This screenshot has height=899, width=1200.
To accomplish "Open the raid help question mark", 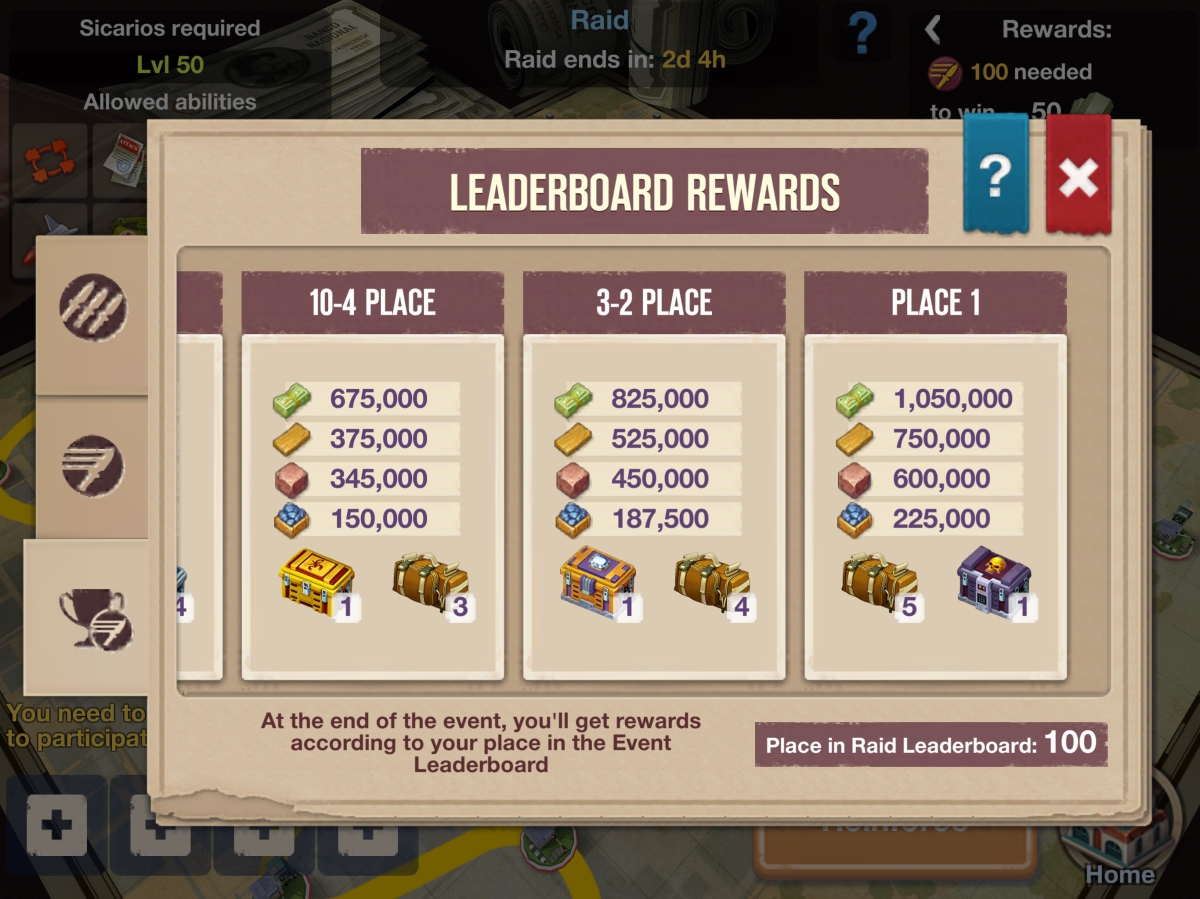I will pyautogui.click(x=861, y=35).
